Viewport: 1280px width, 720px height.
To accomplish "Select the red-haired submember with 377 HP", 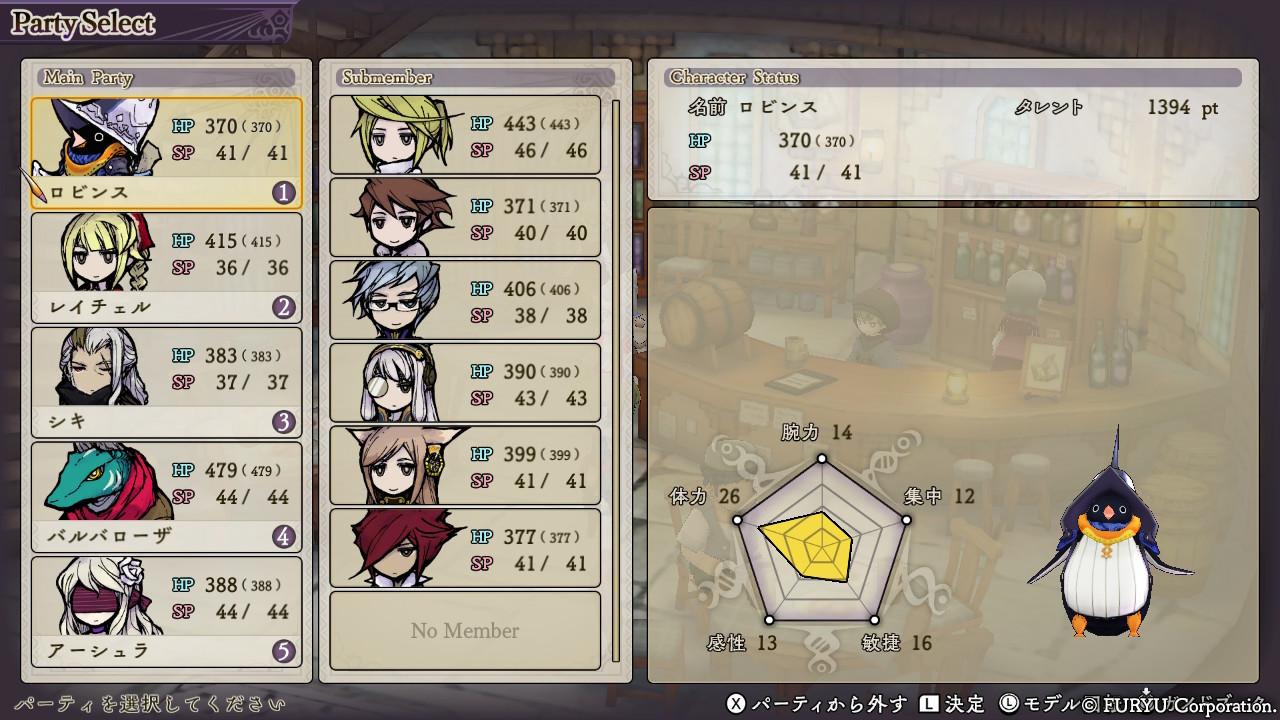I will pos(465,548).
